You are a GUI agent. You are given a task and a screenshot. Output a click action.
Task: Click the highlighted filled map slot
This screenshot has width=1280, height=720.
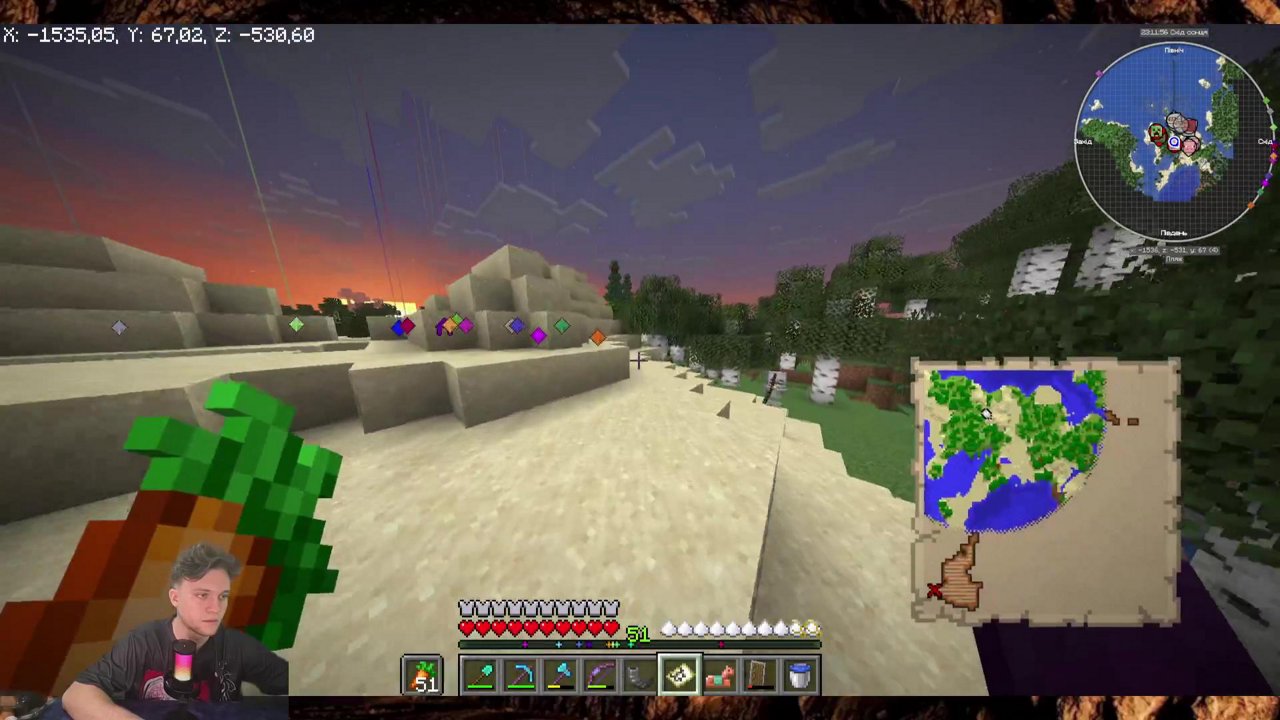click(x=679, y=675)
